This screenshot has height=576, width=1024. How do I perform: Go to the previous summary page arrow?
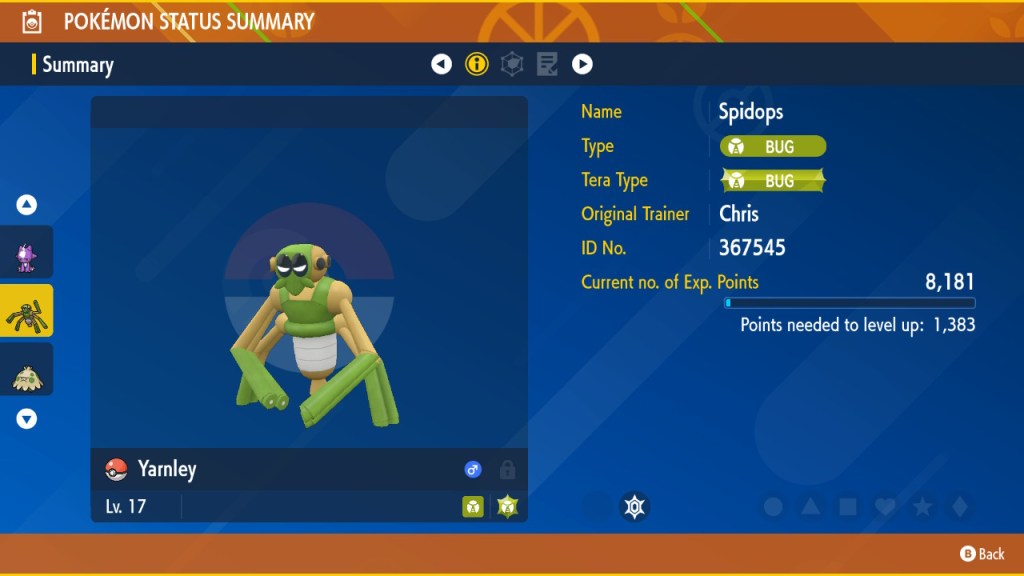441,65
